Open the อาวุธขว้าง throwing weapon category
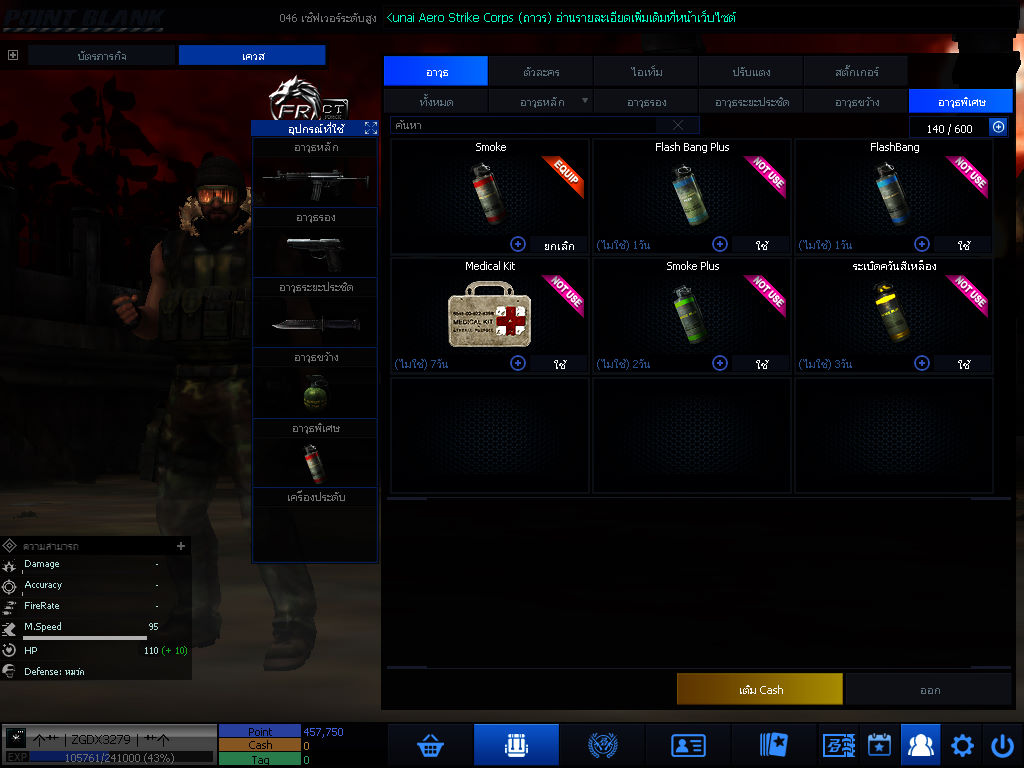 point(856,102)
